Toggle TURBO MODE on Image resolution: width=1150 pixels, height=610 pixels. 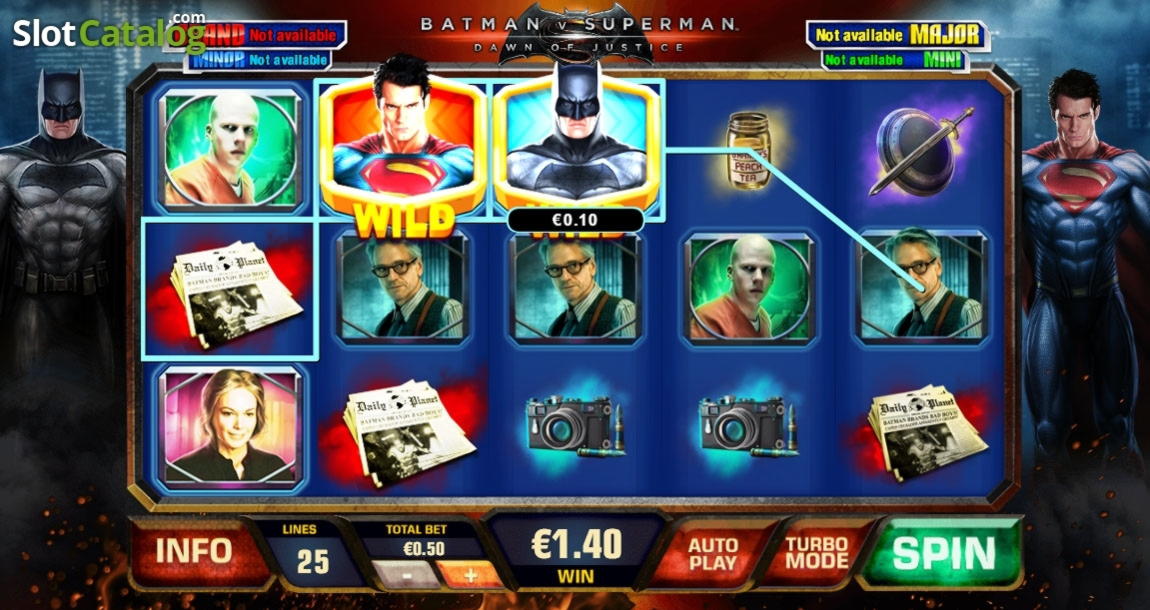[x=815, y=553]
